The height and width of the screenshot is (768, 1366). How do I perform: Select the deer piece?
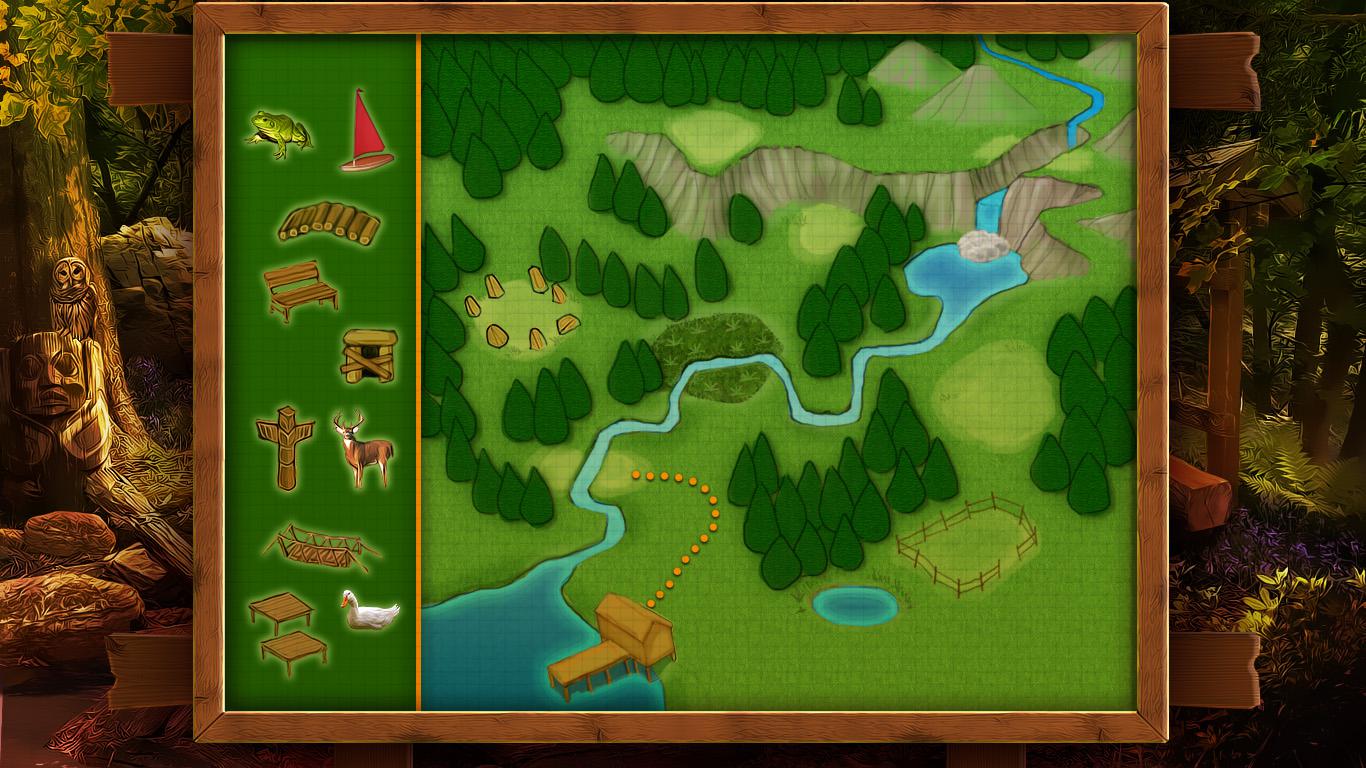[364, 450]
